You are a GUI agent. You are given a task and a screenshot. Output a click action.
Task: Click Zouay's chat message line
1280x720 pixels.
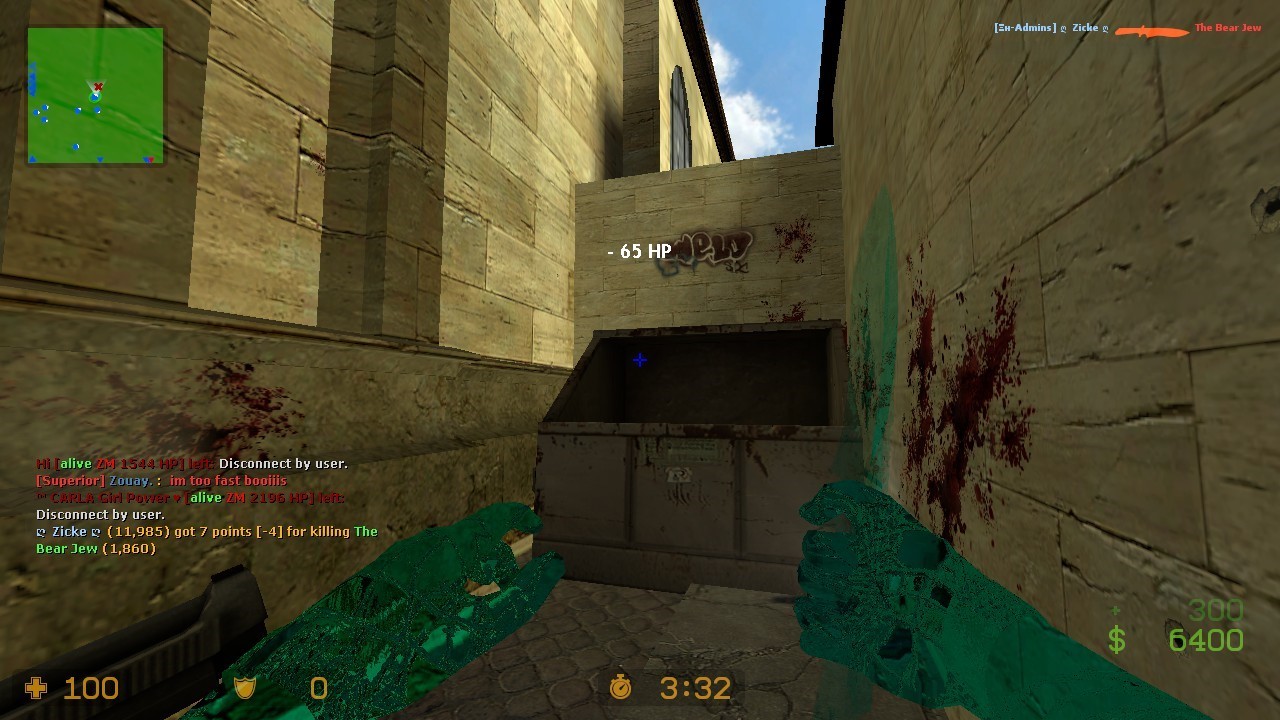click(162, 481)
